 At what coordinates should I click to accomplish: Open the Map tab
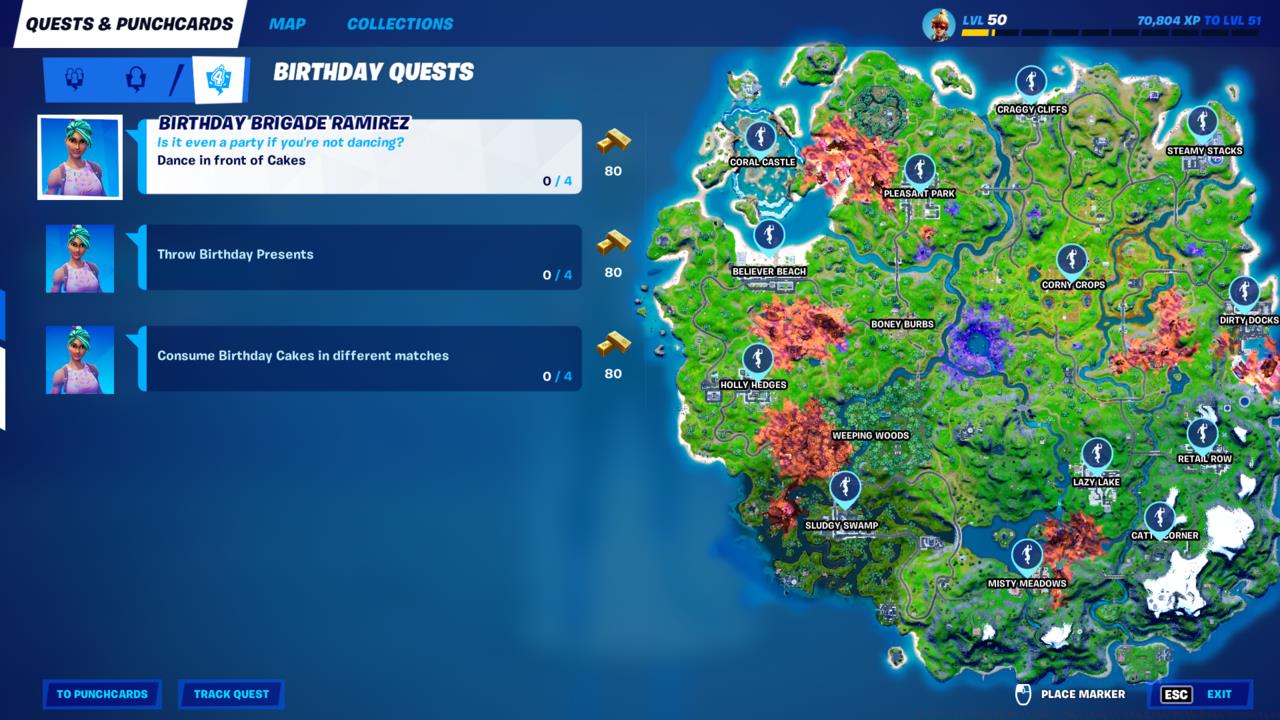pos(288,23)
